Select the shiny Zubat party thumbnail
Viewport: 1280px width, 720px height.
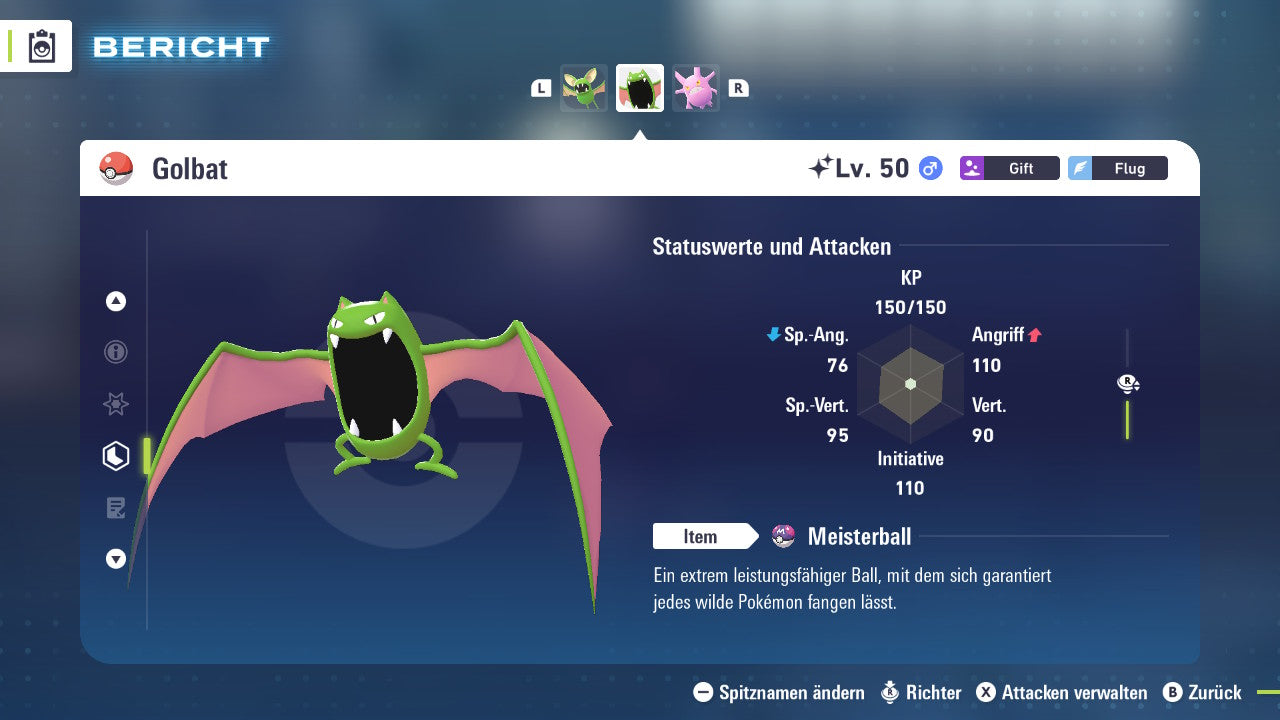click(584, 88)
